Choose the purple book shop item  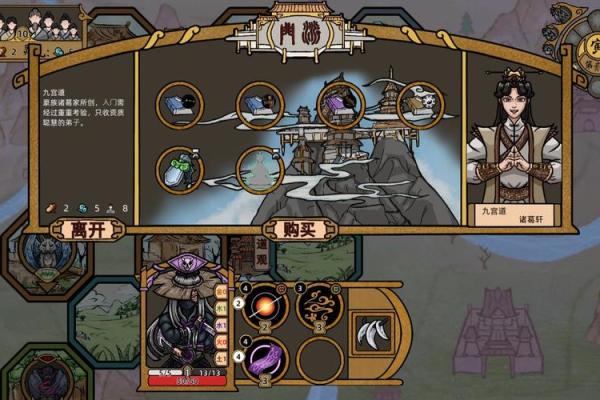coord(341,105)
